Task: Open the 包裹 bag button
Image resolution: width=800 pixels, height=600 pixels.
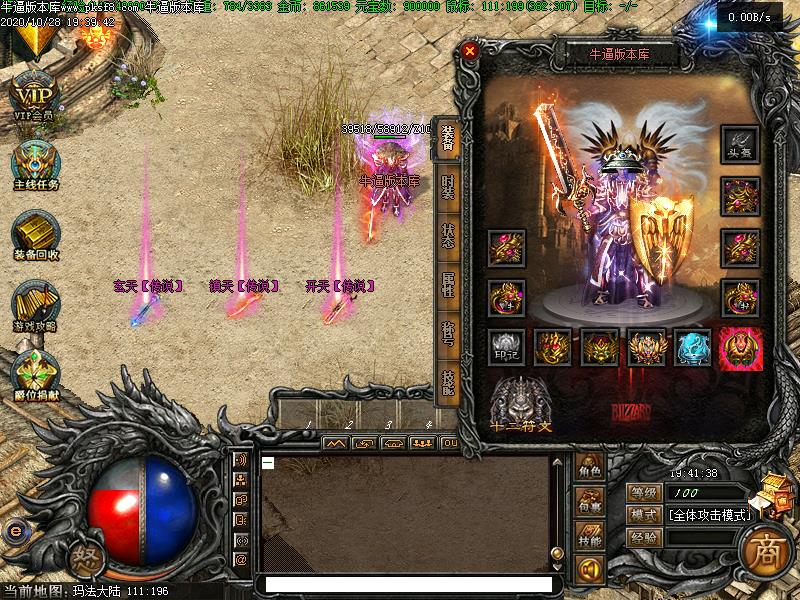Action: click(x=589, y=506)
